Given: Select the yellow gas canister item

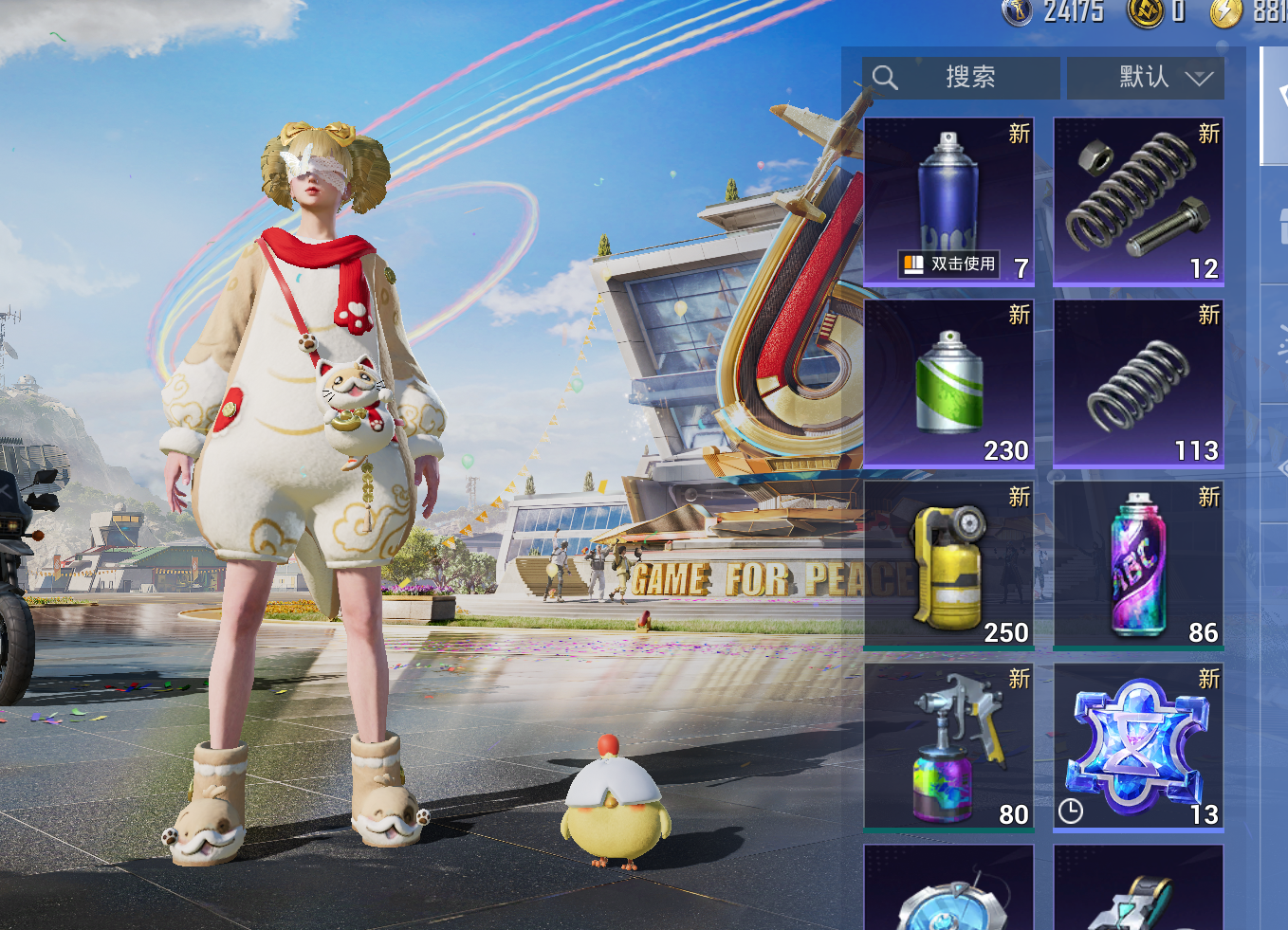Looking at the screenshot, I should (x=948, y=566).
